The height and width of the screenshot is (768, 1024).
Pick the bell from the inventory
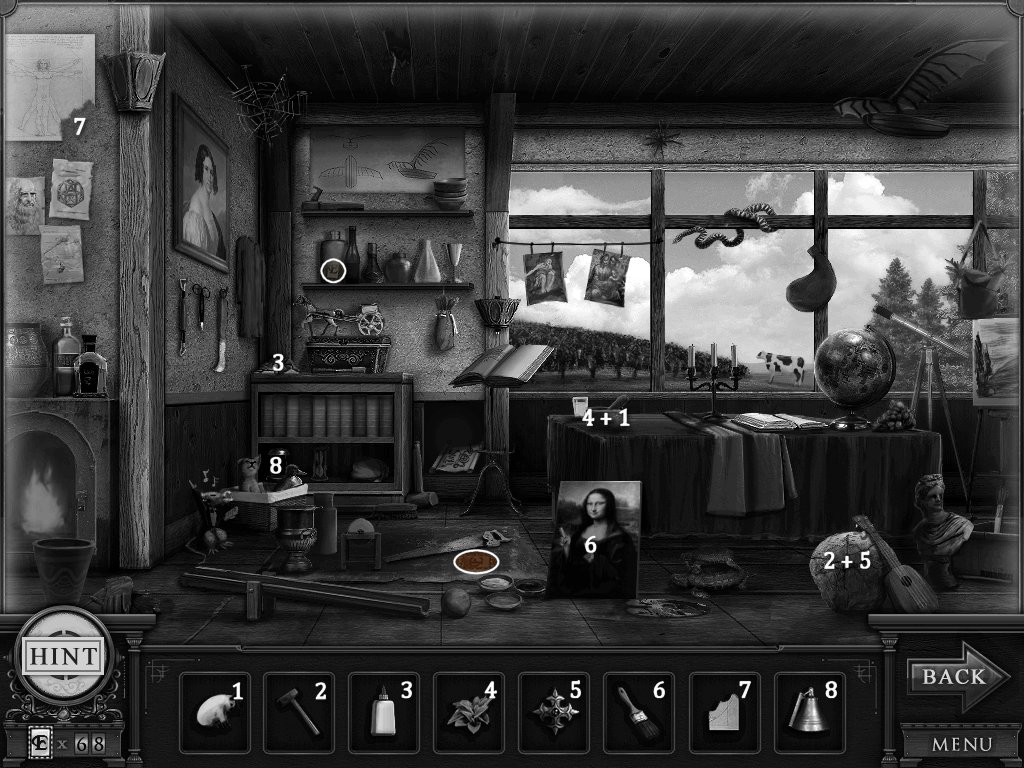click(808, 712)
